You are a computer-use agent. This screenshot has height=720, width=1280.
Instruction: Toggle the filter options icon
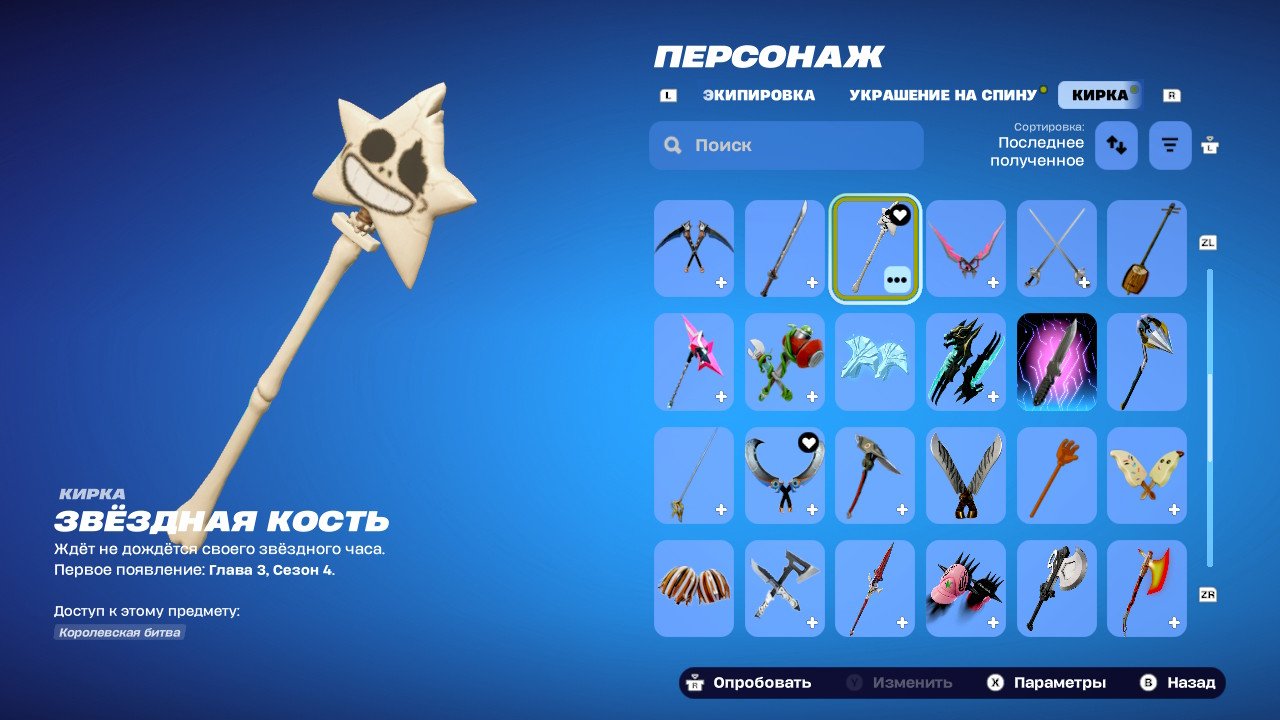pos(1169,145)
